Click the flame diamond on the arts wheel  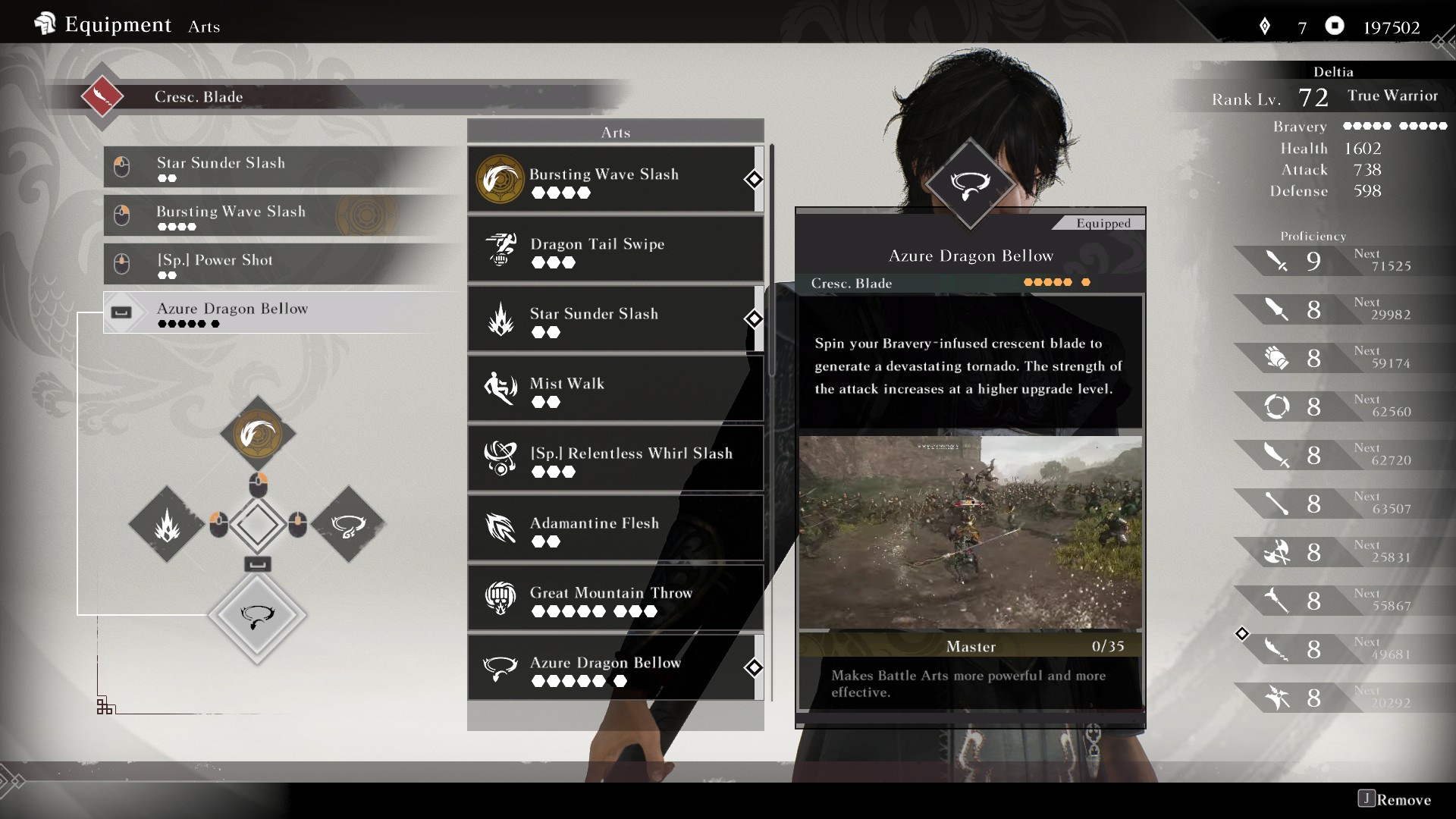167,525
